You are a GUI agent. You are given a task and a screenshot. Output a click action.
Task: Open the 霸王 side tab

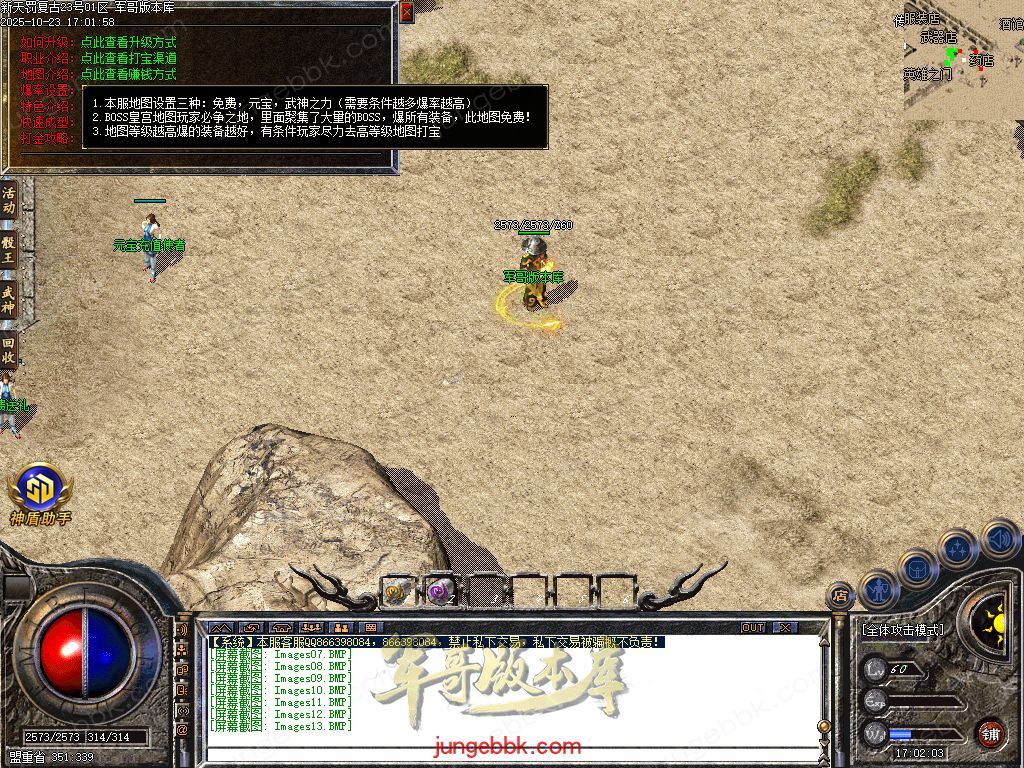(x=9, y=248)
